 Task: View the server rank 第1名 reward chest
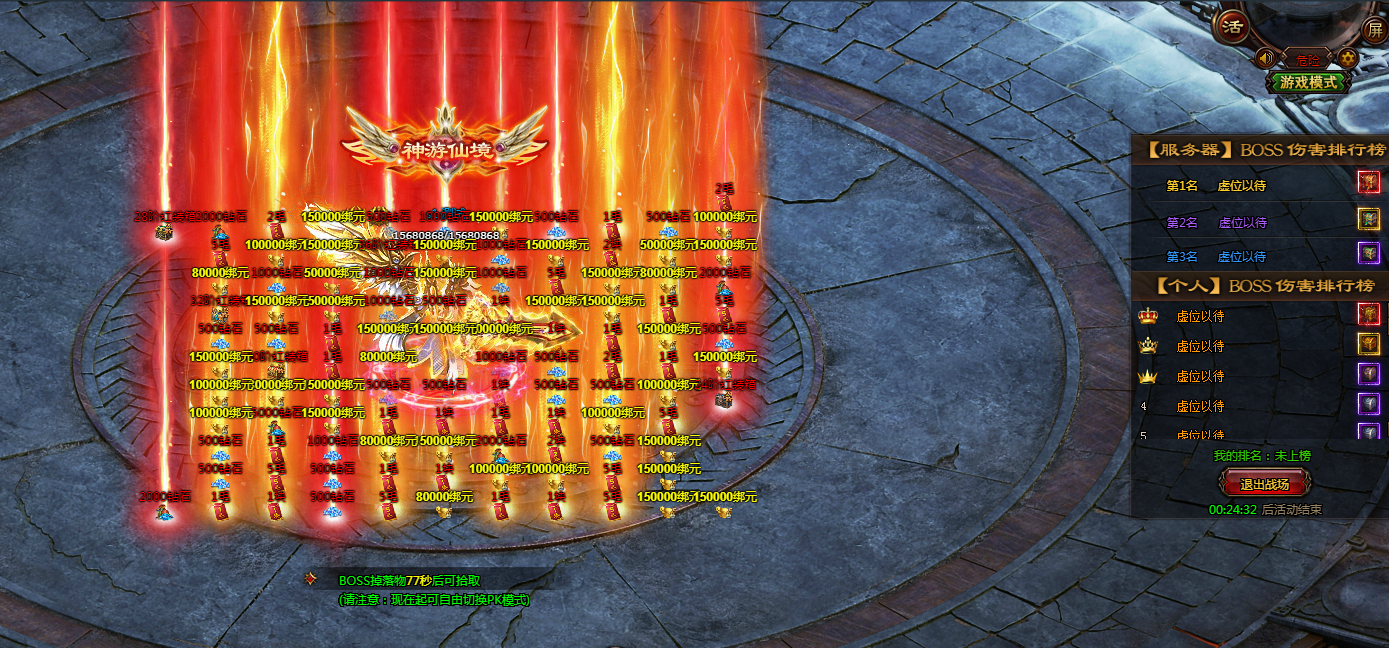tap(1368, 183)
